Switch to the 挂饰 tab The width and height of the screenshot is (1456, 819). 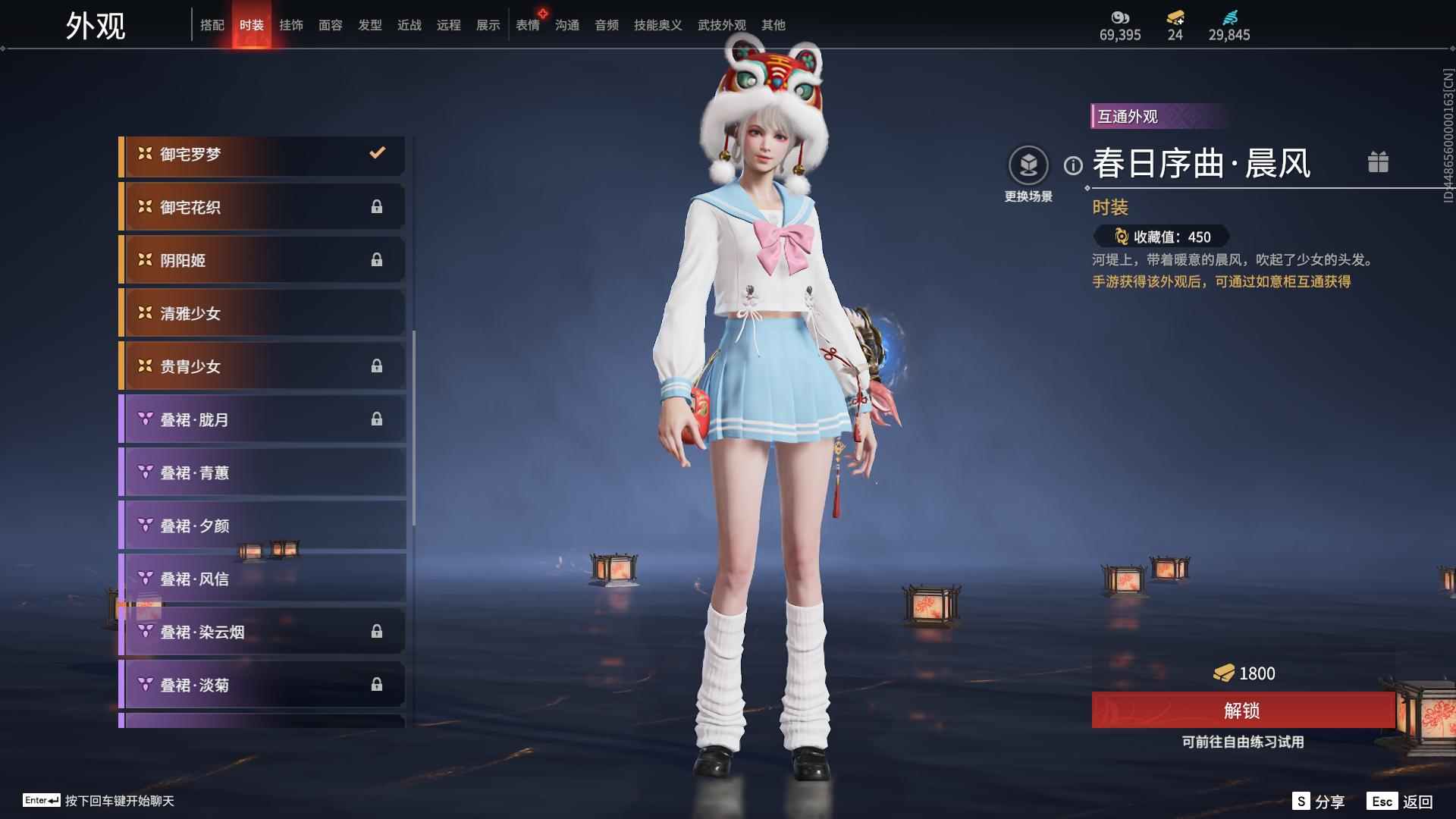click(291, 25)
